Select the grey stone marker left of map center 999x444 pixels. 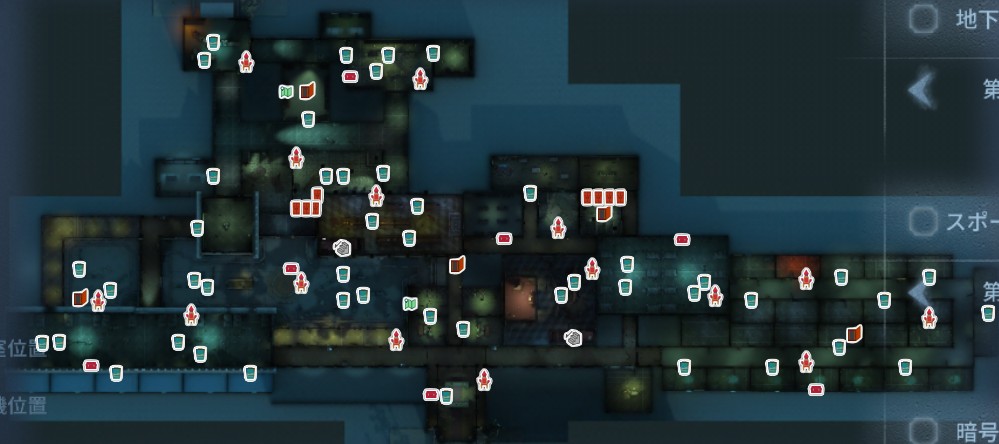342,246
